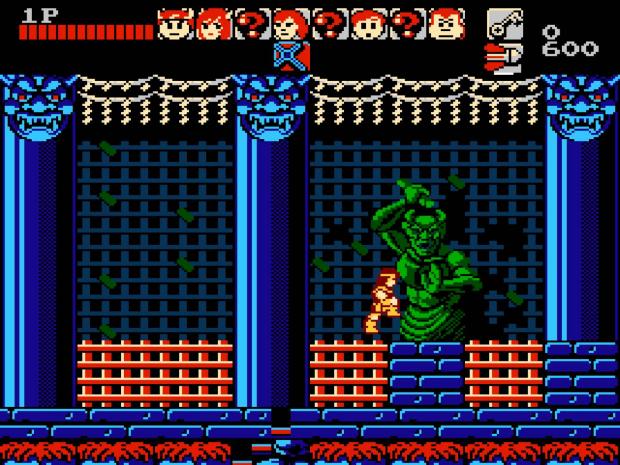Select the key item icon
Screen dimensions: 620x465
click(x=503, y=22)
